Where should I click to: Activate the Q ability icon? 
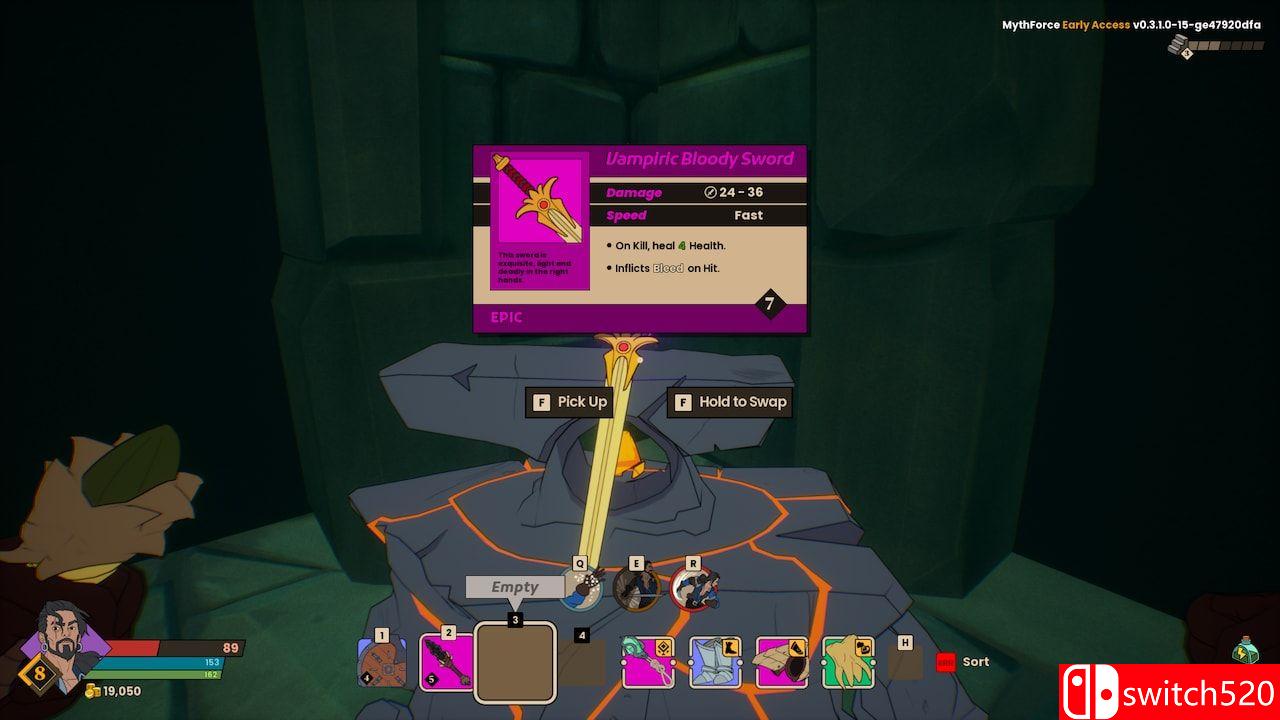[x=581, y=589]
